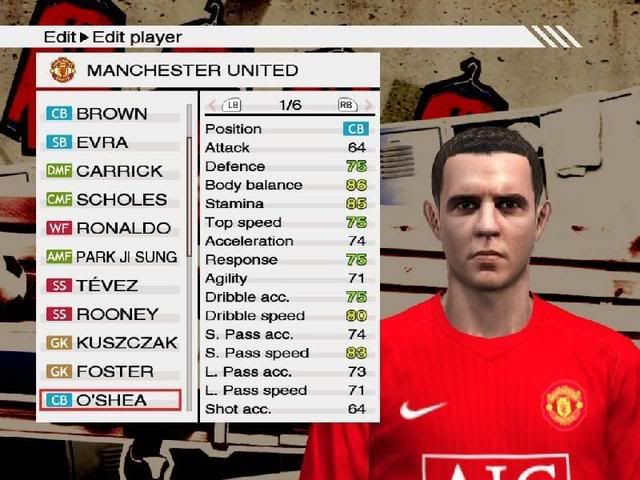Screen dimensions: 640x480
Task: Choose goalkeeper Foster from the list
Action: (110, 371)
